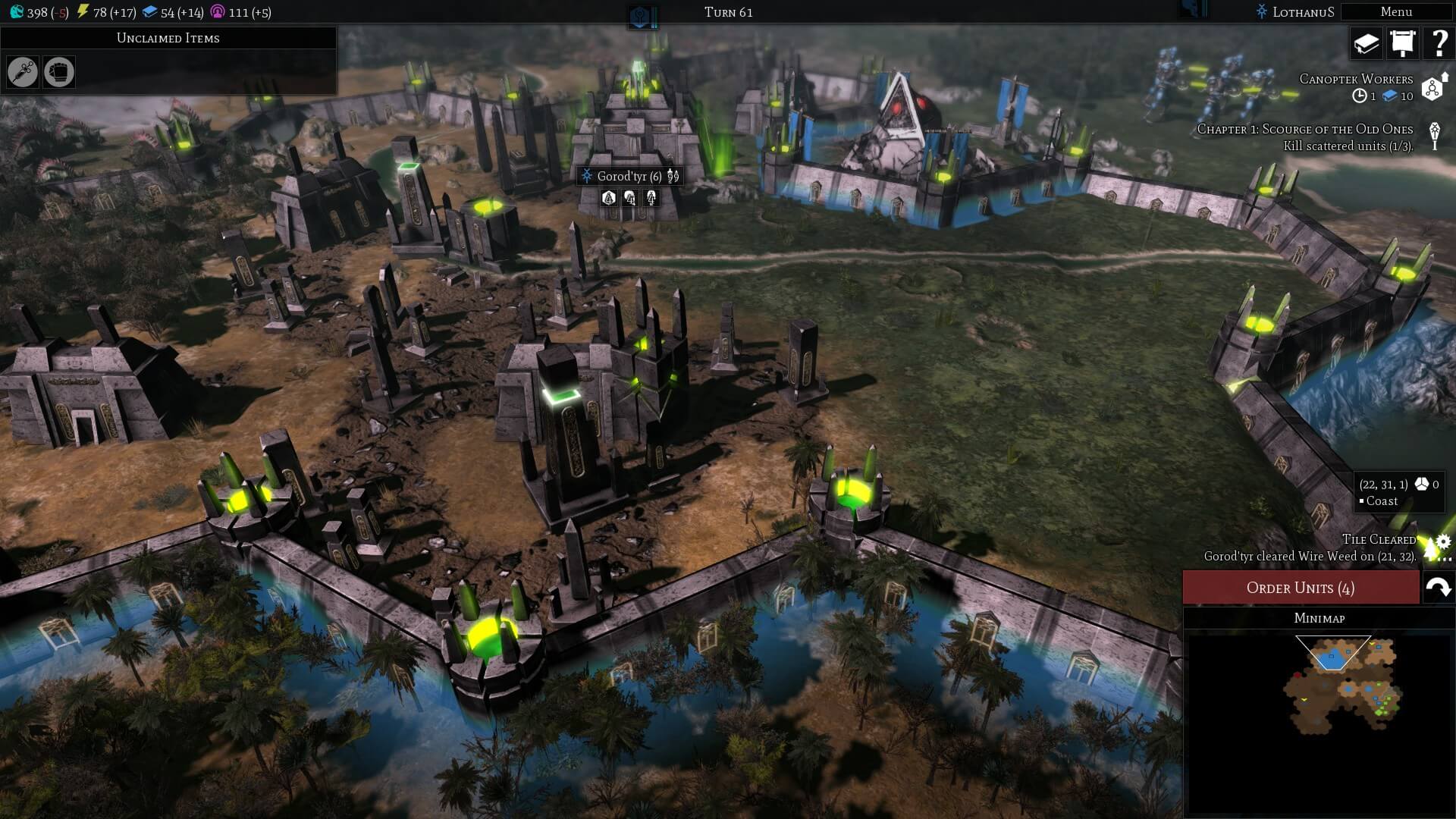The width and height of the screenshot is (1456, 819).
Task: Open the book compendium icon
Action: (1366, 44)
